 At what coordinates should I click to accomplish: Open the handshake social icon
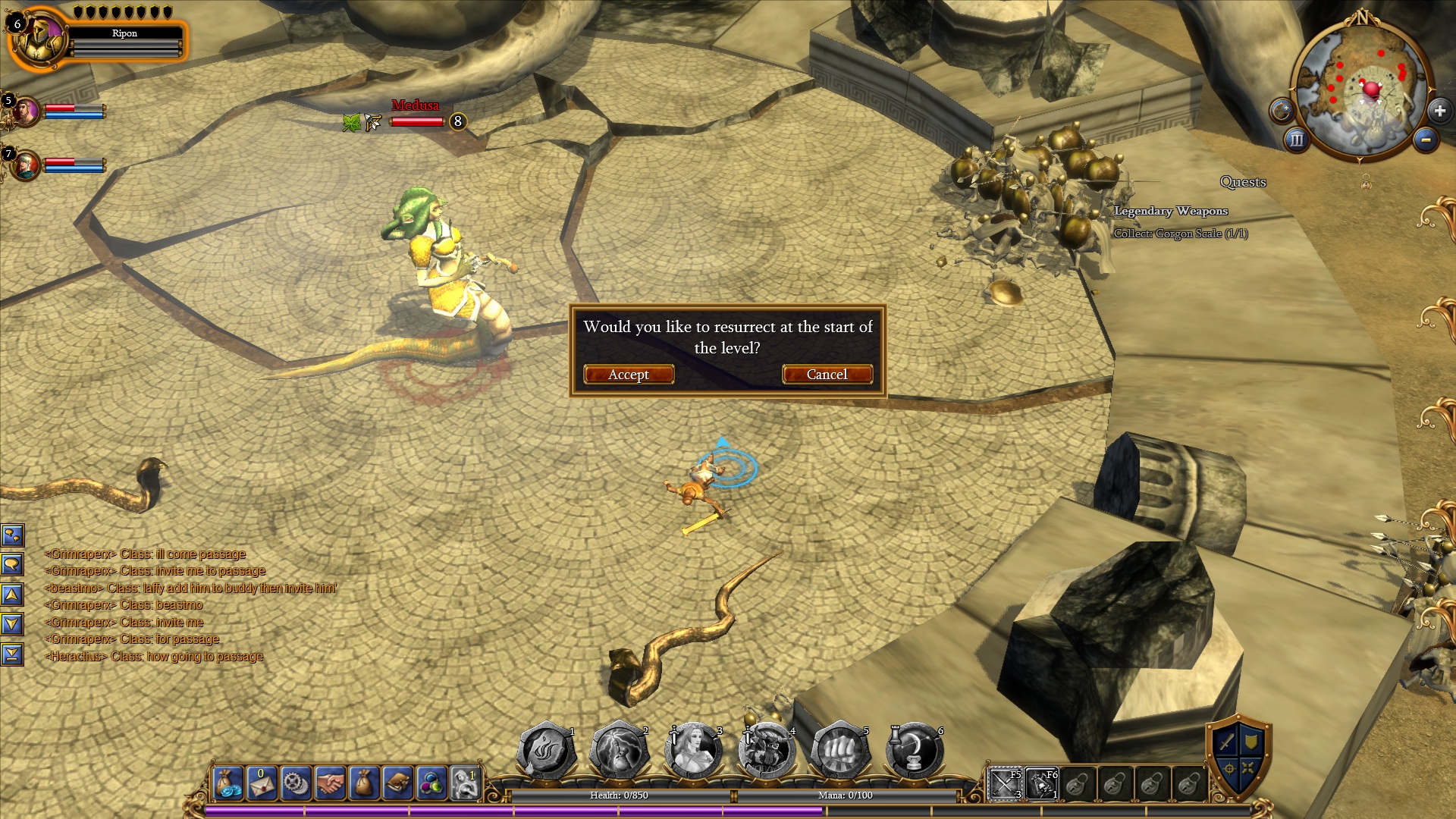(330, 783)
